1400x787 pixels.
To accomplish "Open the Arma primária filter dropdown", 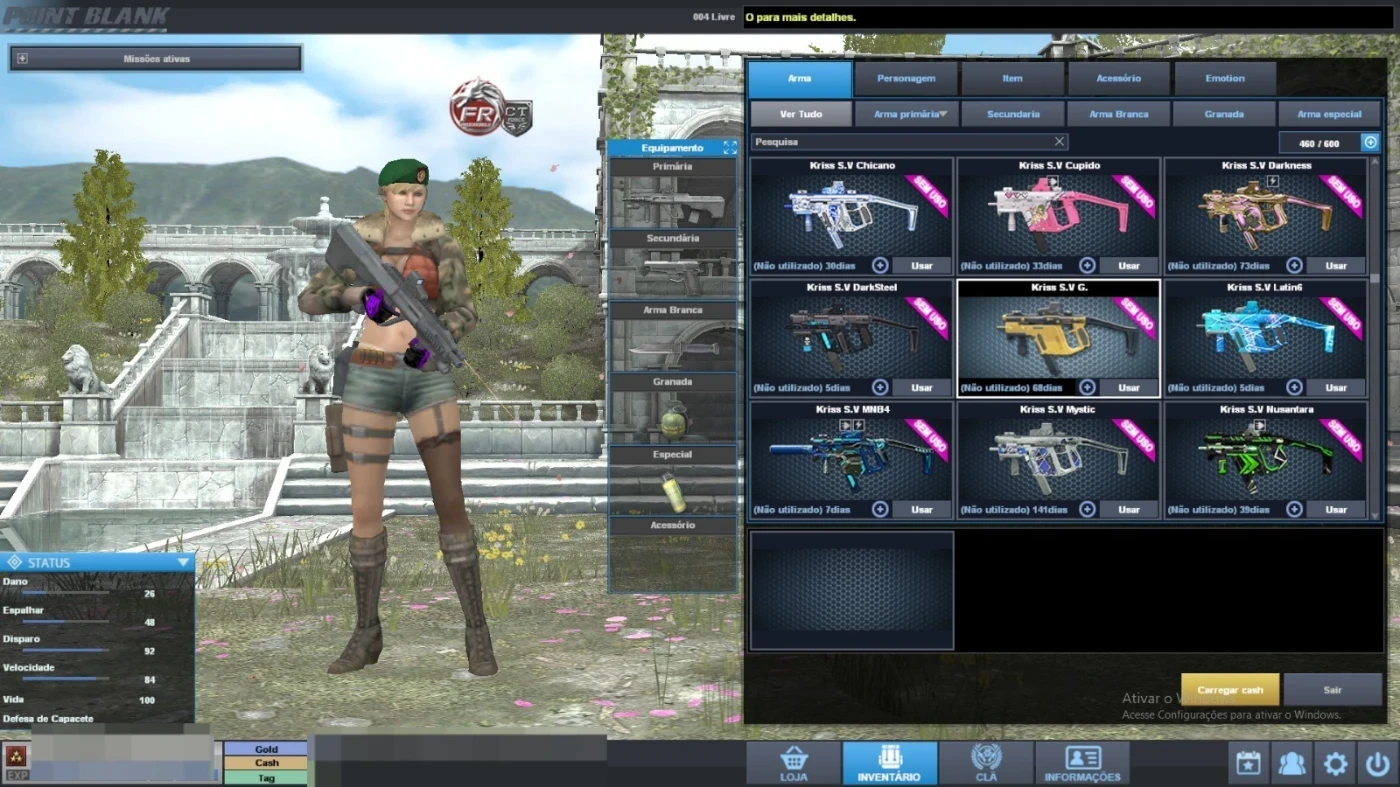I will [905, 113].
